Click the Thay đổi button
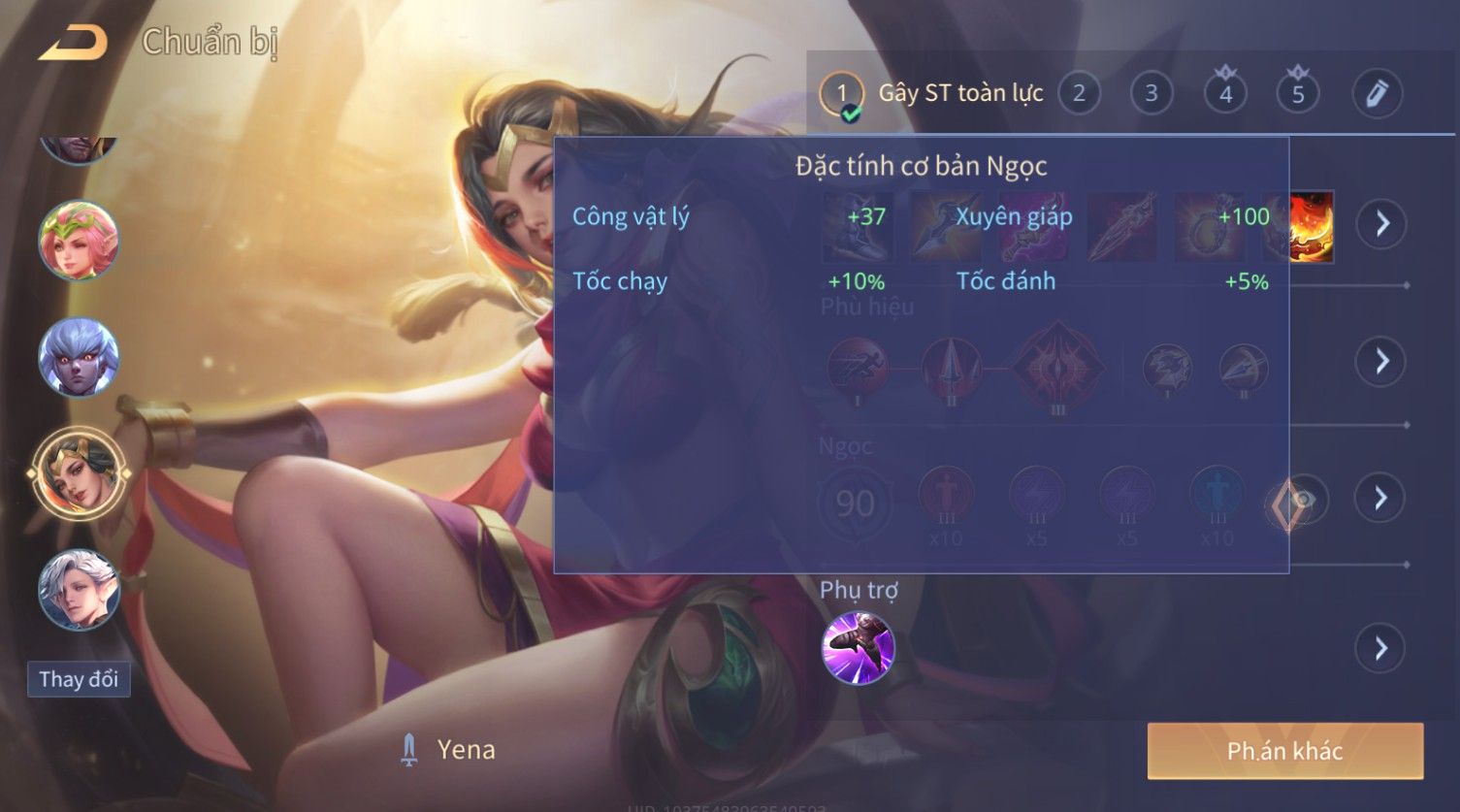The height and width of the screenshot is (812, 1460). point(79,679)
